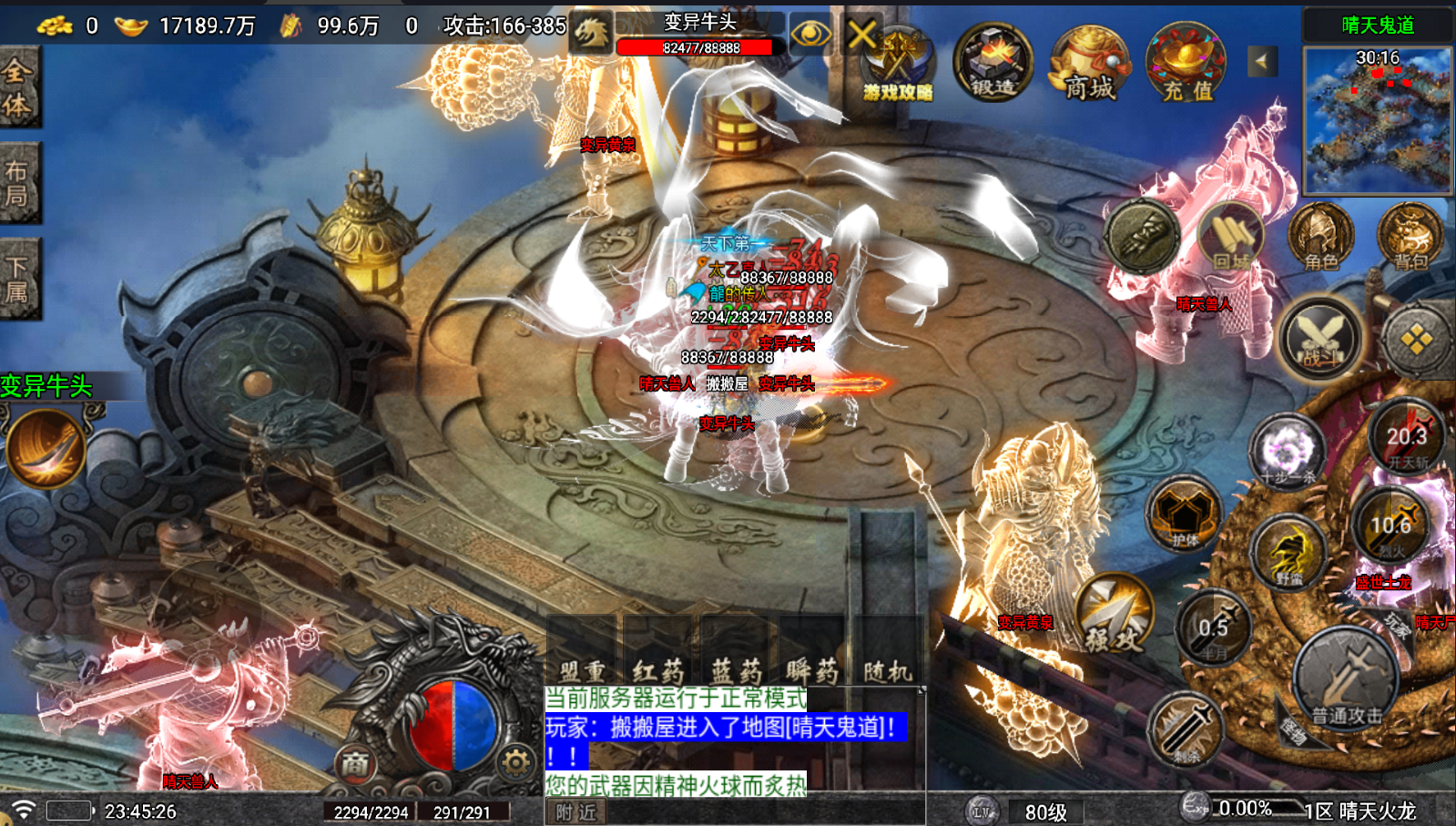
Task: Select the 全体 tab on left side
Action: coord(18,87)
